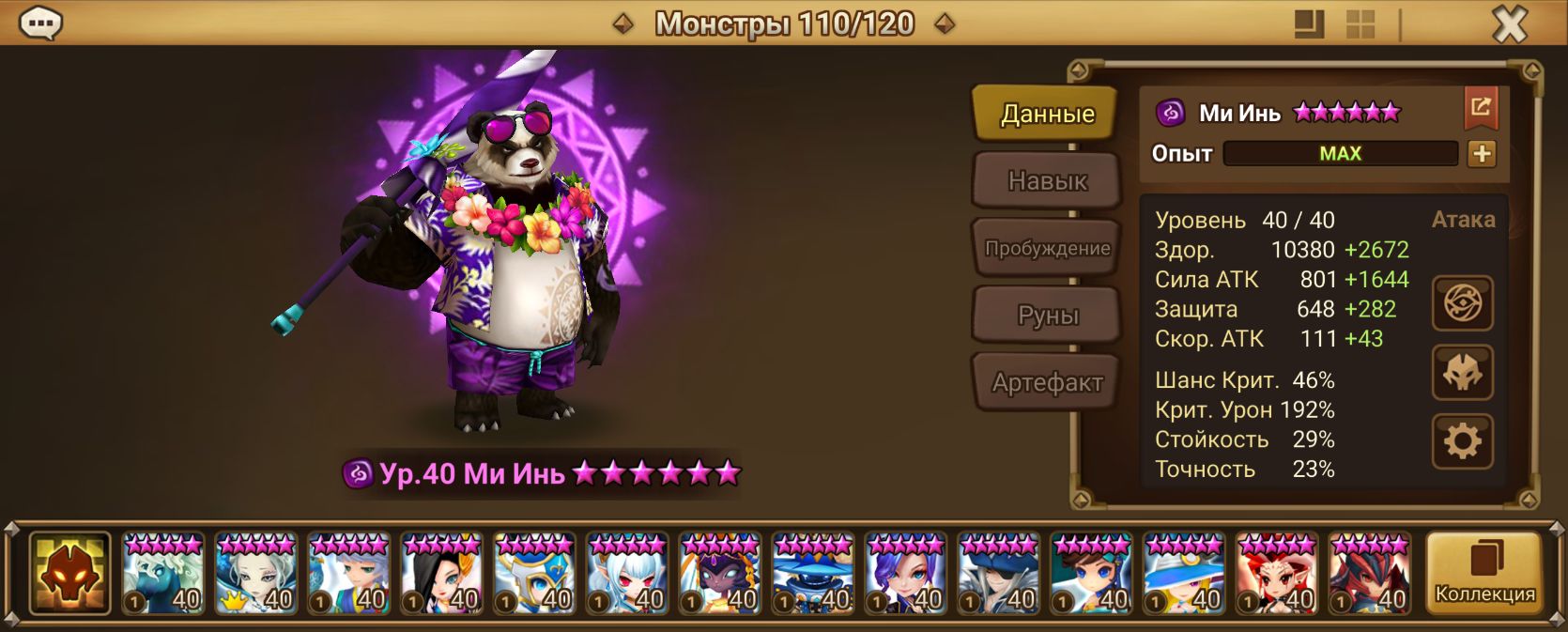Open the Коллекция button
The image size is (1568, 632).
pyautogui.click(x=1483, y=573)
